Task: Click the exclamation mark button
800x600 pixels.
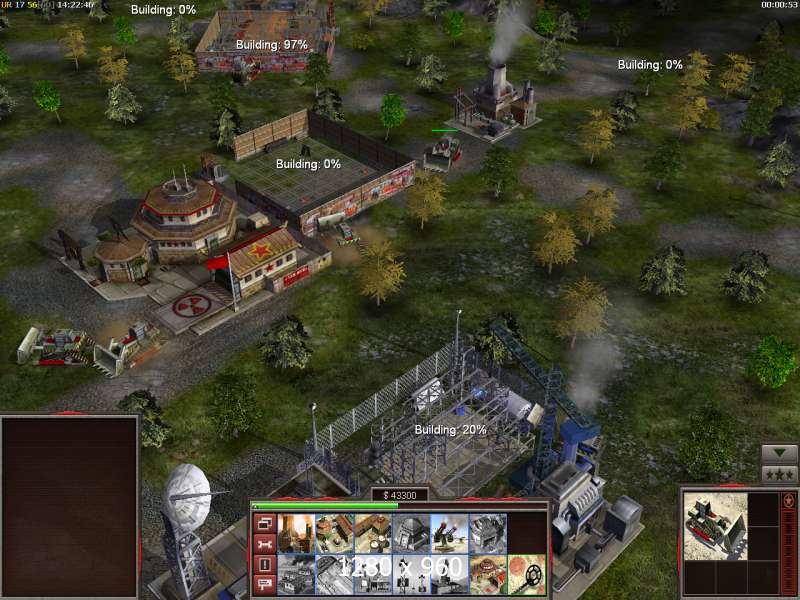Action: point(265,565)
